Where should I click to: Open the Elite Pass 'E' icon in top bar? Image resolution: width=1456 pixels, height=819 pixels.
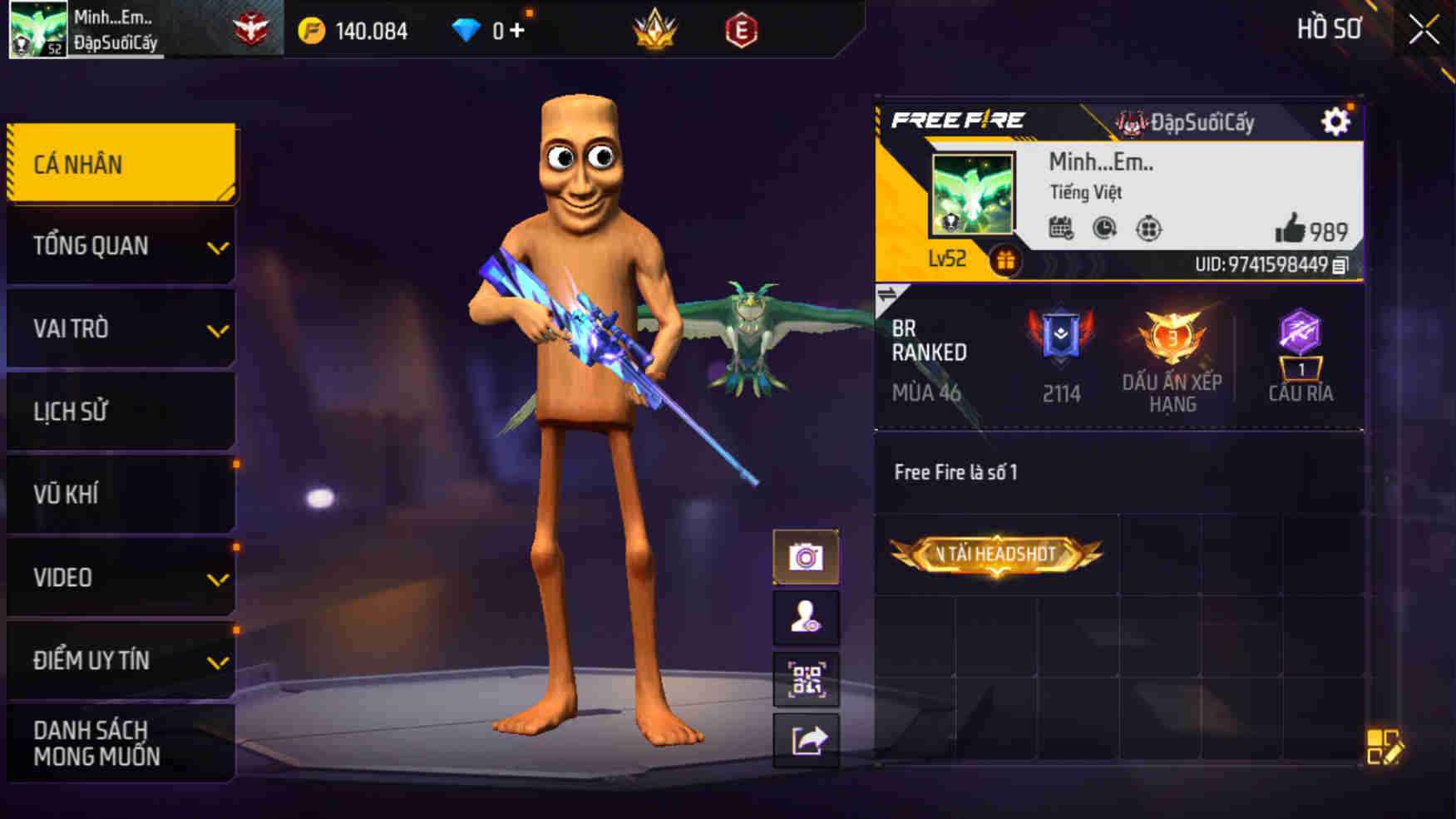(x=748, y=30)
